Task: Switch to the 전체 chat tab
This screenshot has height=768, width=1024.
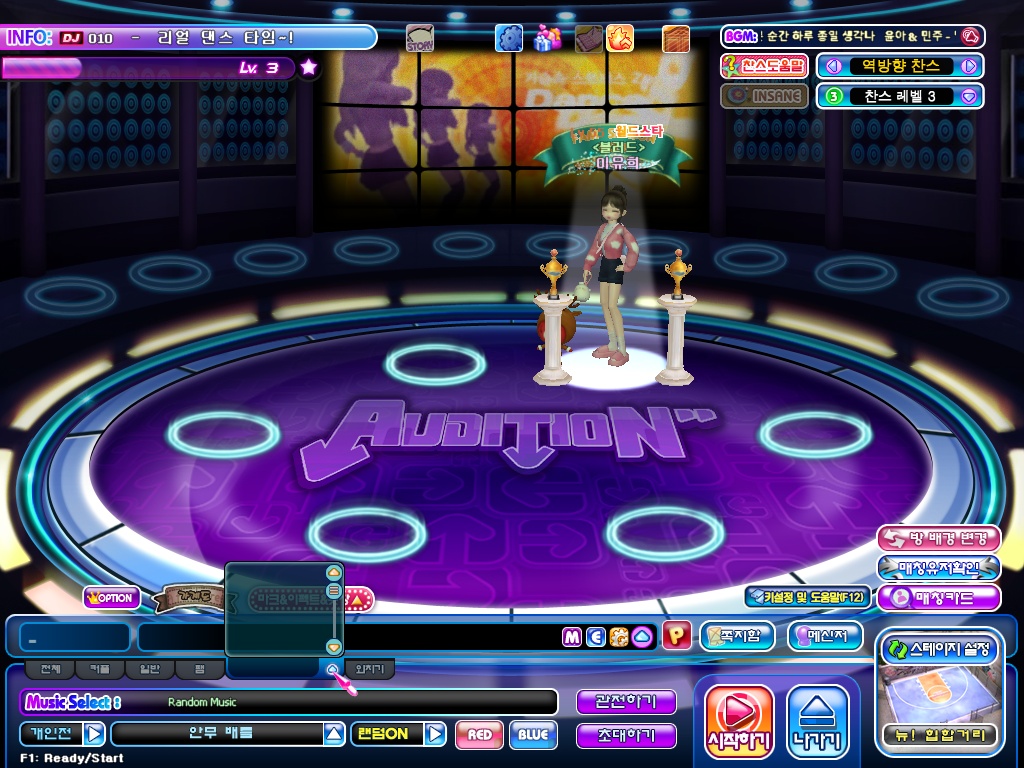Action: 50,669
